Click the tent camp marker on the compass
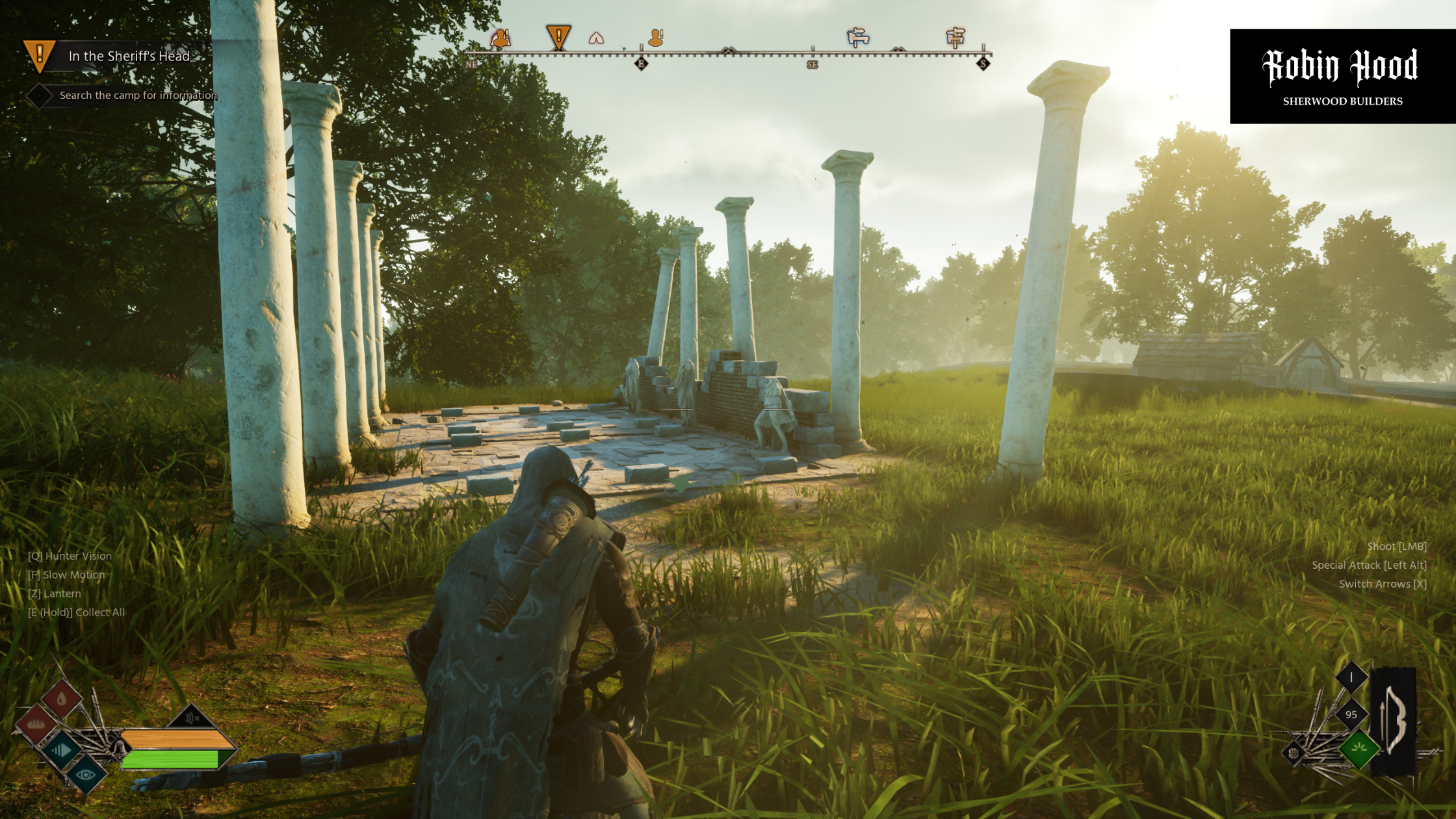The width and height of the screenshot is (1456, 819). tap(596, 38)
